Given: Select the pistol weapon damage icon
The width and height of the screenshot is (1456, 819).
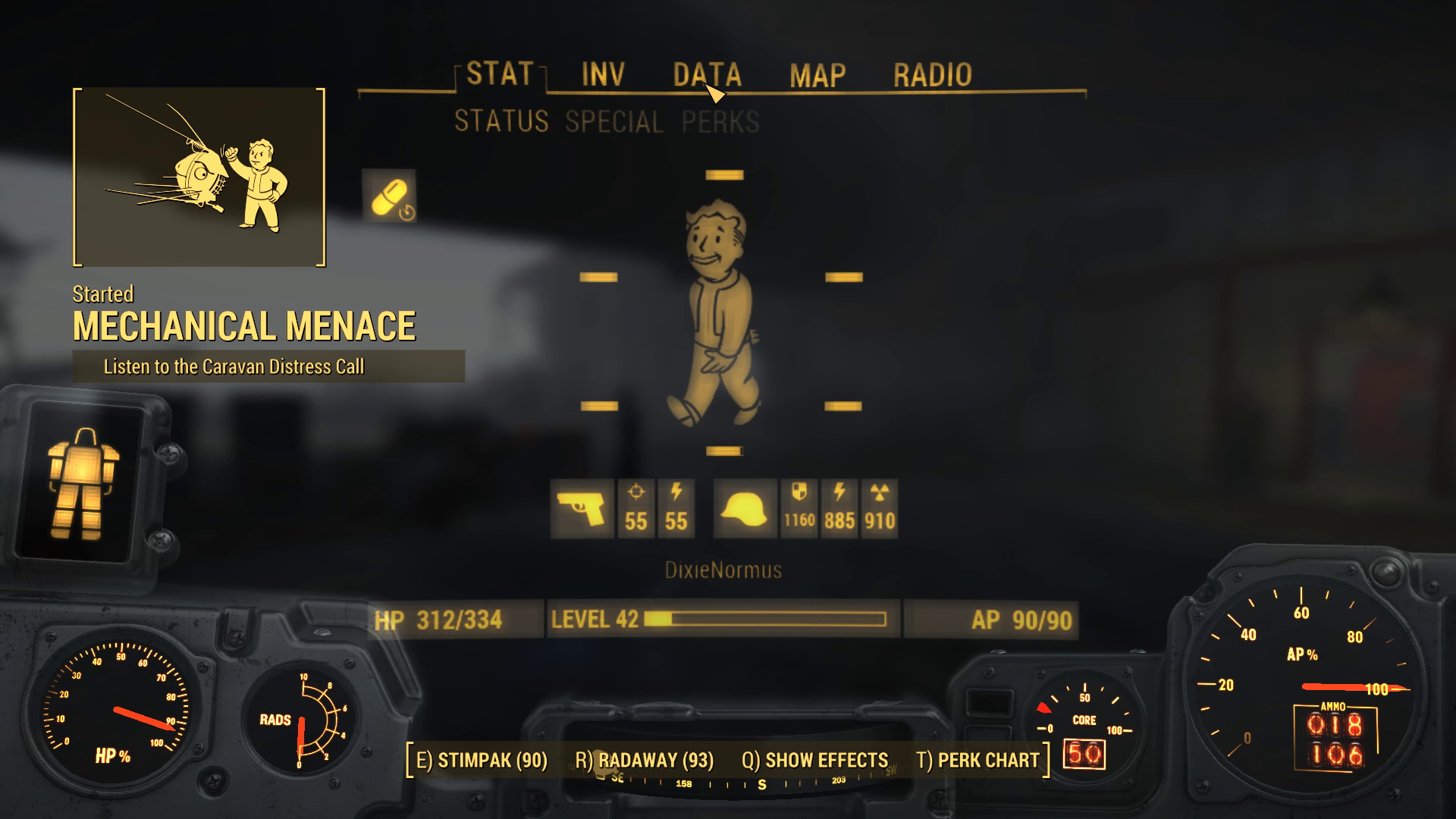Looking at the screenshot, I should pos(582,509).
